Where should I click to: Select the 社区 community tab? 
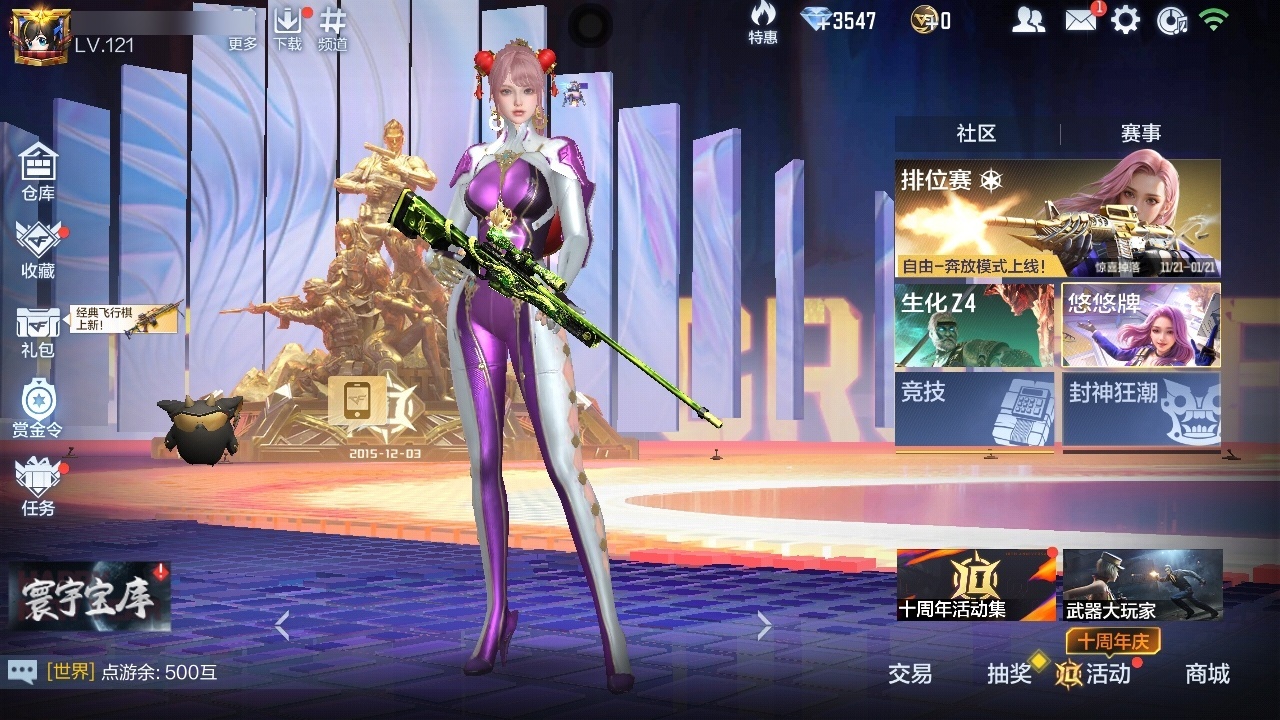(975, 131)
